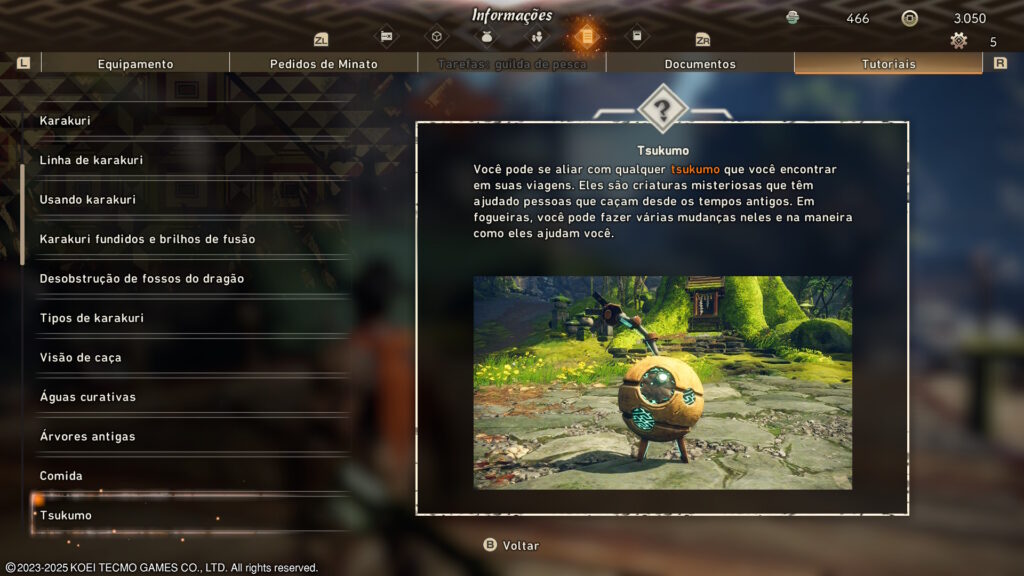Select the Tarefas: guilda de pesca tab
The image size is (1024, 576).
[511, 64]
